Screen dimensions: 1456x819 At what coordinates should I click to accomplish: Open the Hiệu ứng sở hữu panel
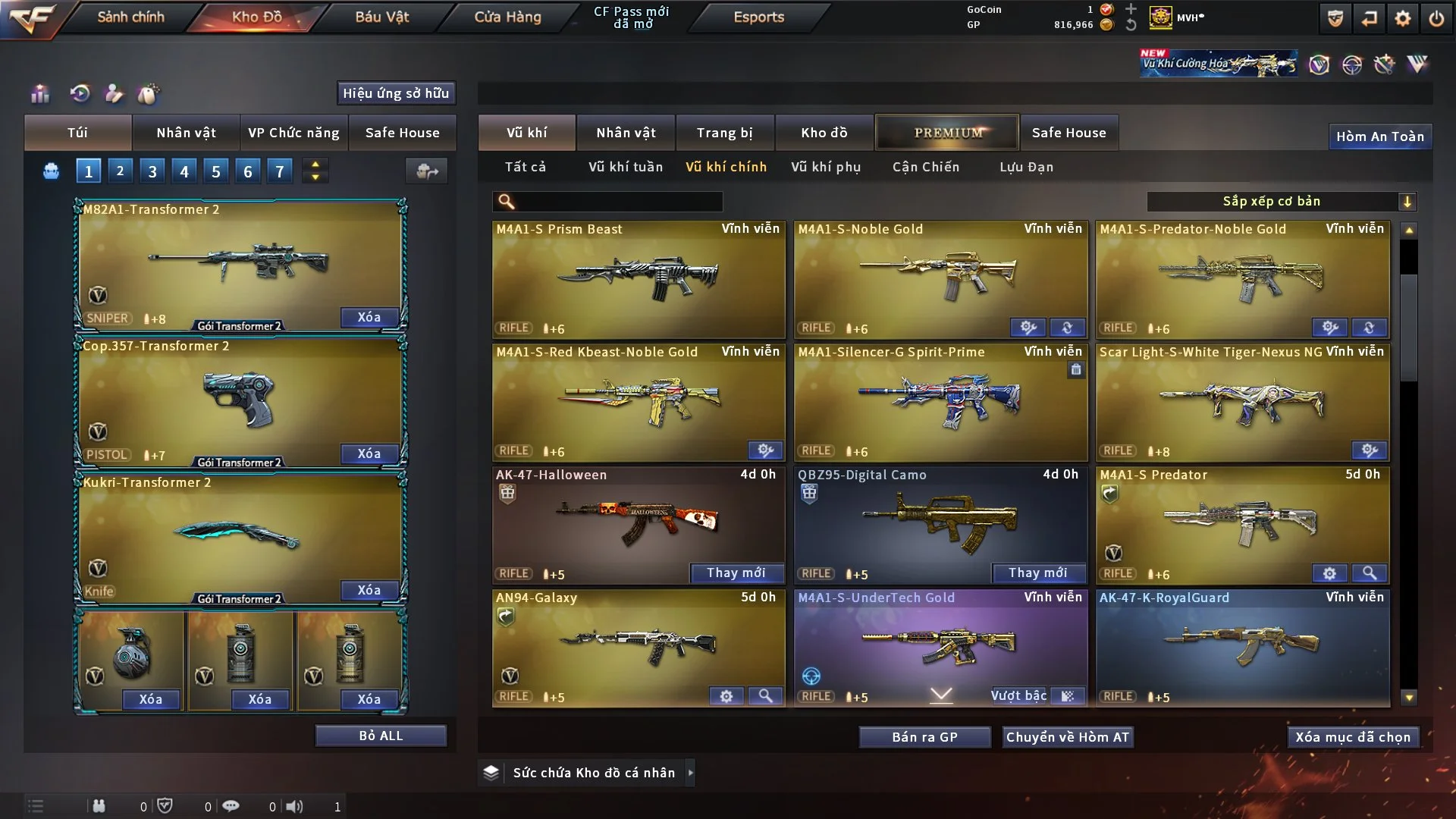coord(396,93)
